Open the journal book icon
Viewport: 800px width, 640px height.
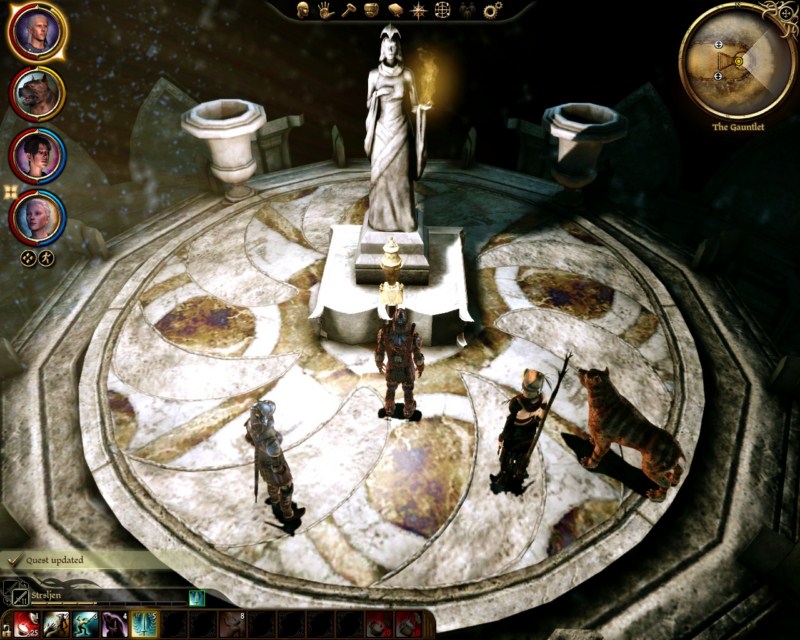[x=394, y=10]
